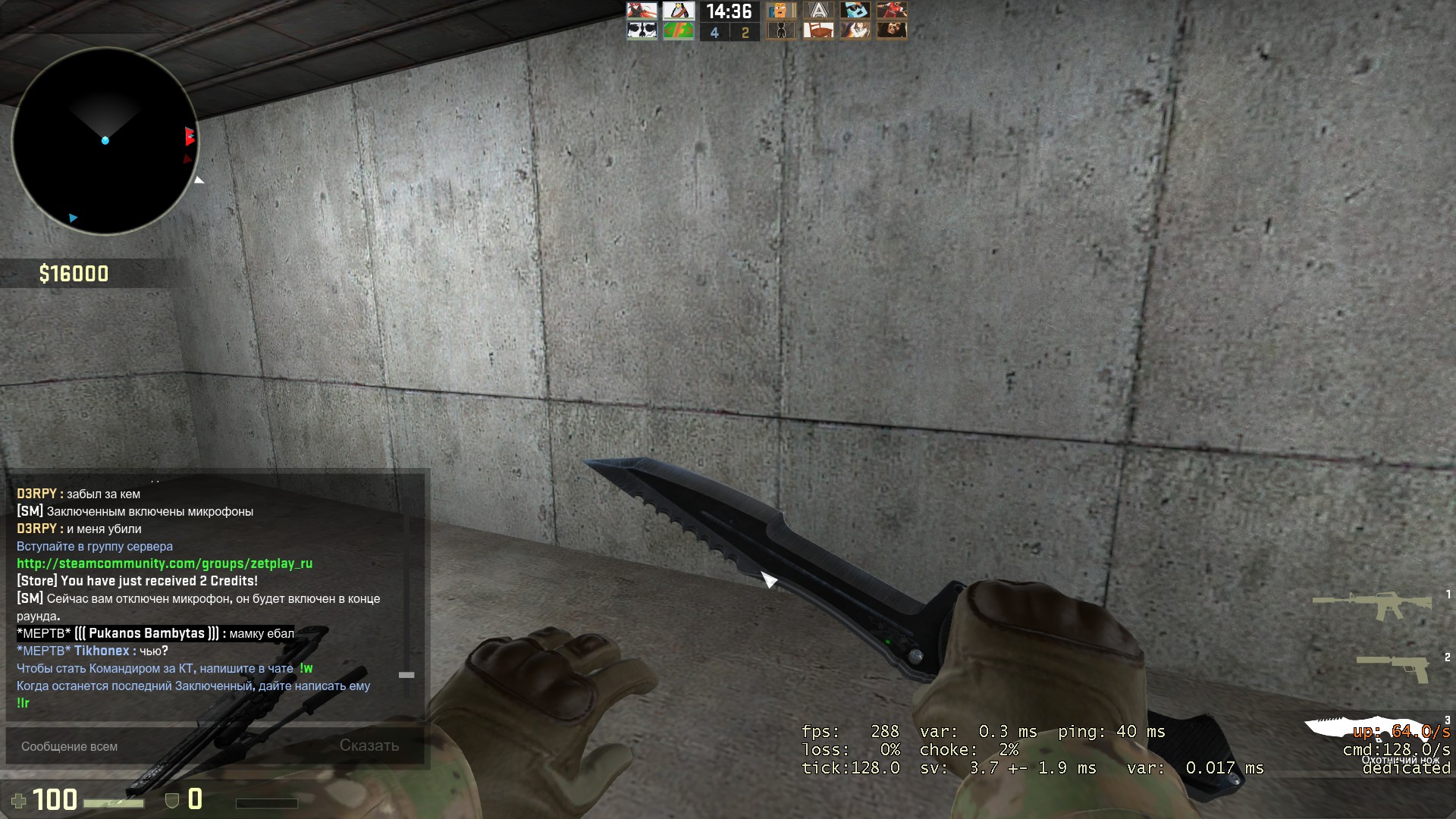Click the circular radar minimap
This screenshot has height=819, width=1456.
pyautogui.click(x=105, y=141)
